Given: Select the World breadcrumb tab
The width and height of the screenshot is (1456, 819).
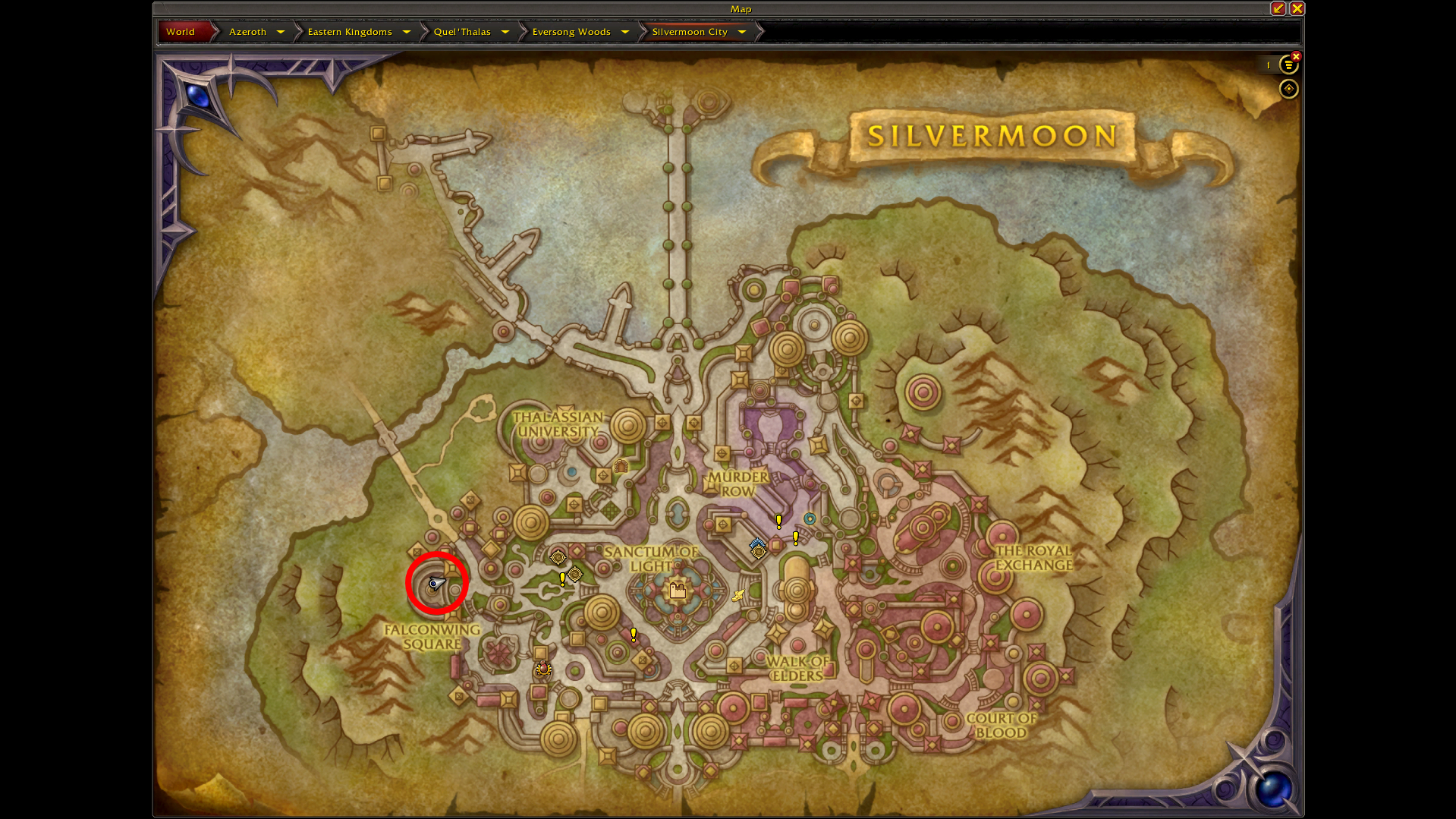Looking at the screenshot, I should tap(180, 31).
